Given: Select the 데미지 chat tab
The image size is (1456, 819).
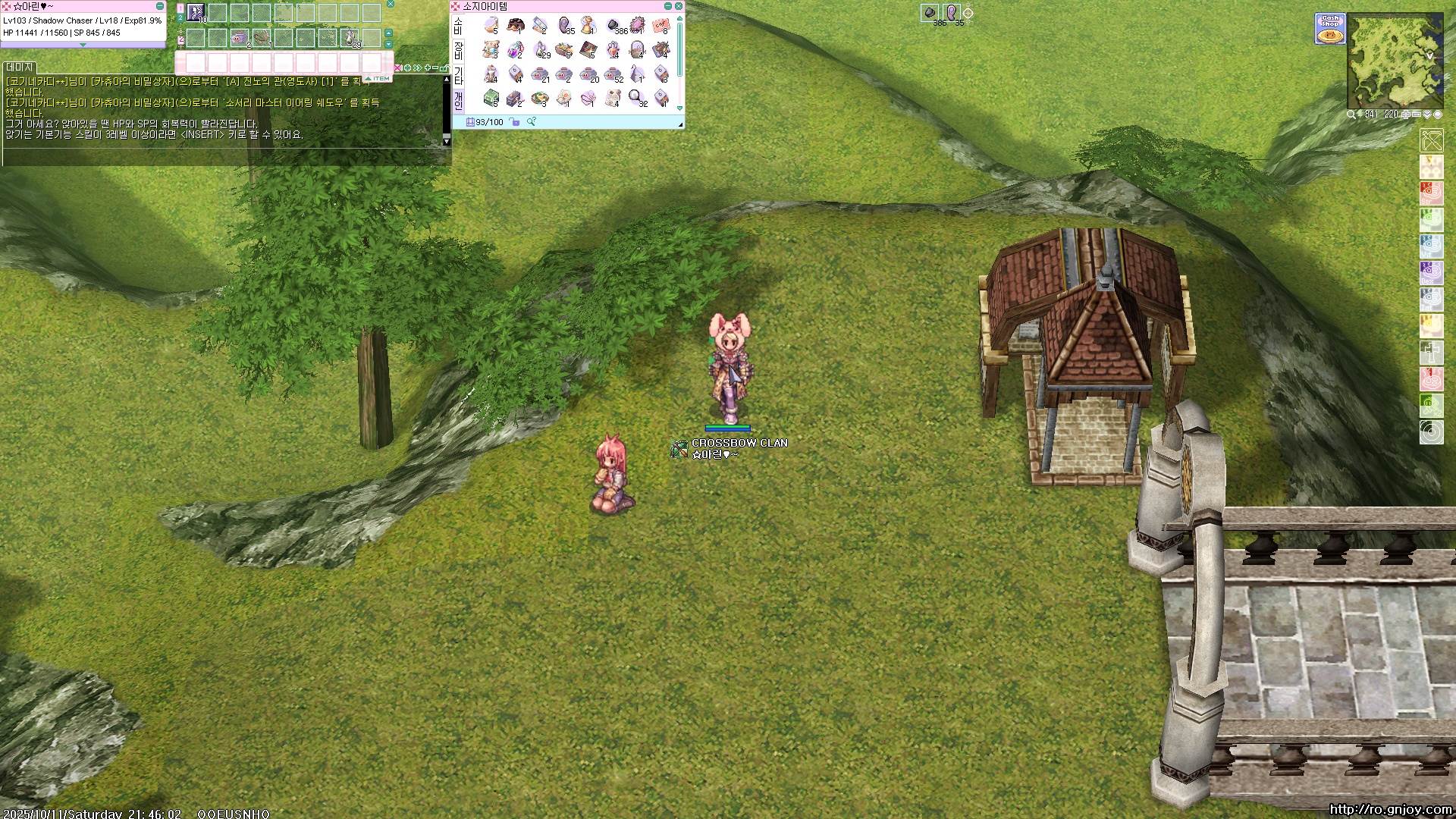Looking at the screenshot, I should point(20,67).
